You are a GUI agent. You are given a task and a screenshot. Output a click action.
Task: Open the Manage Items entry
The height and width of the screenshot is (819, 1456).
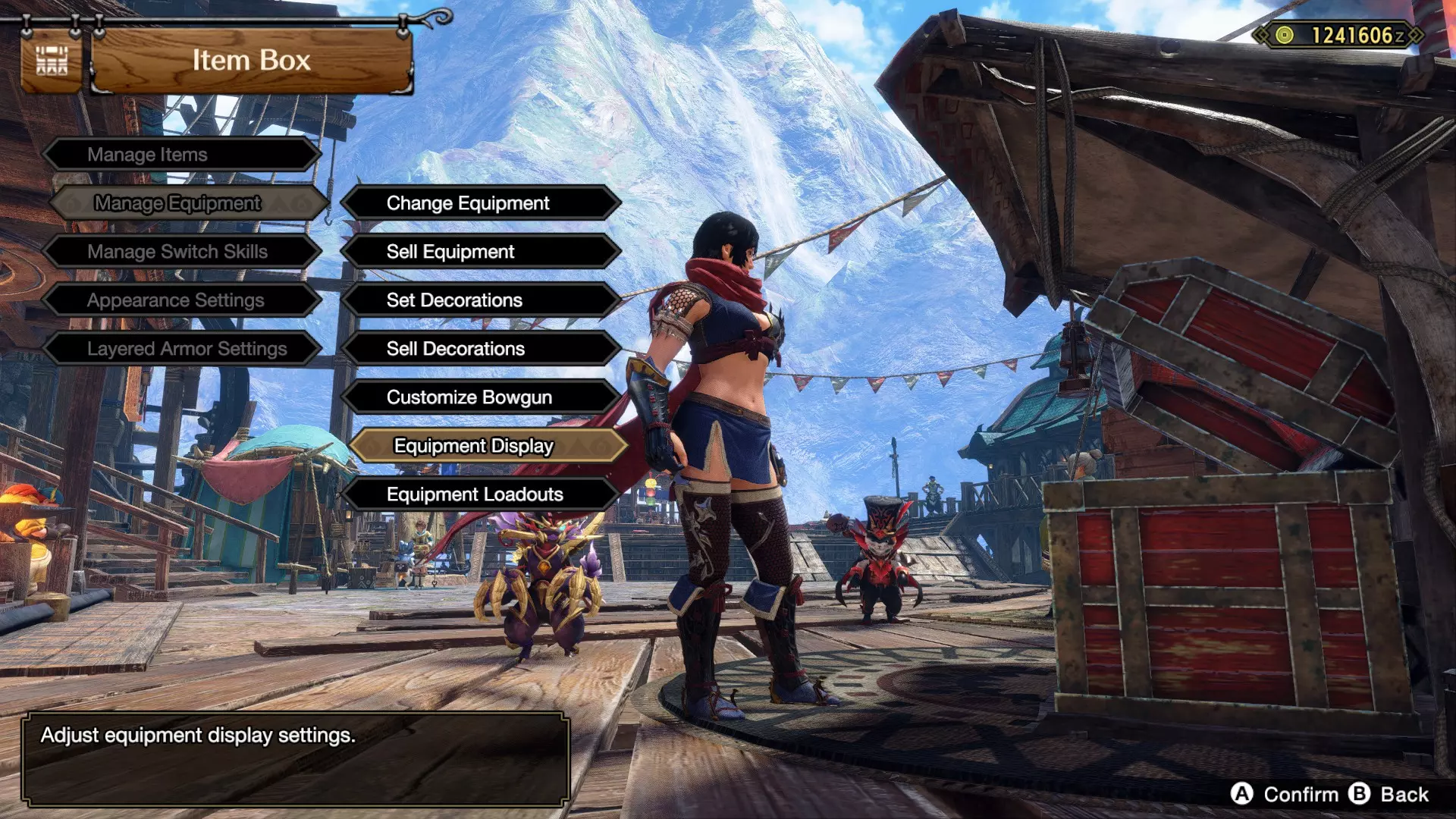point(180,155)
